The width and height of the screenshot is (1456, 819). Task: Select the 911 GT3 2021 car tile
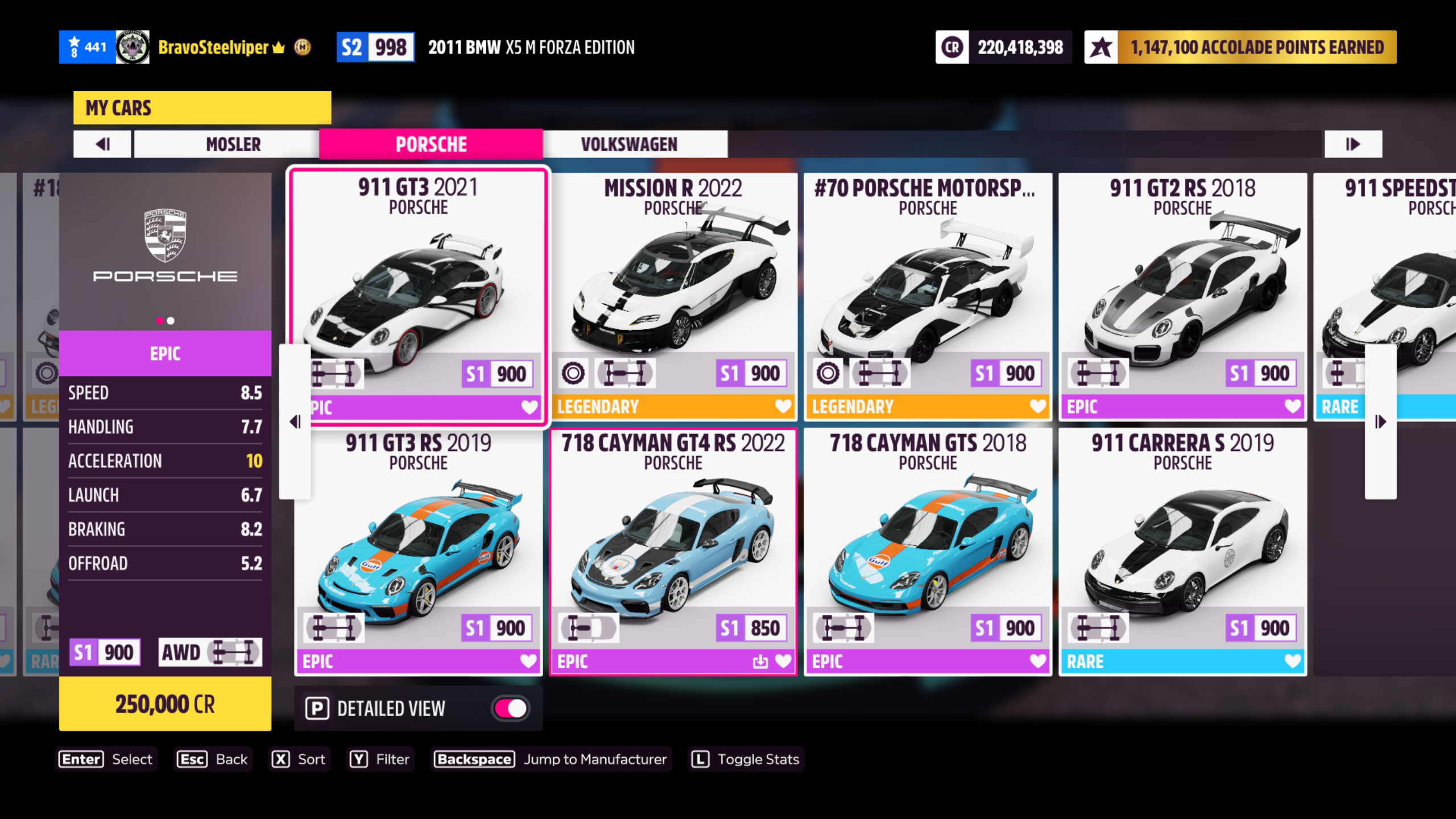pos(418,284)
